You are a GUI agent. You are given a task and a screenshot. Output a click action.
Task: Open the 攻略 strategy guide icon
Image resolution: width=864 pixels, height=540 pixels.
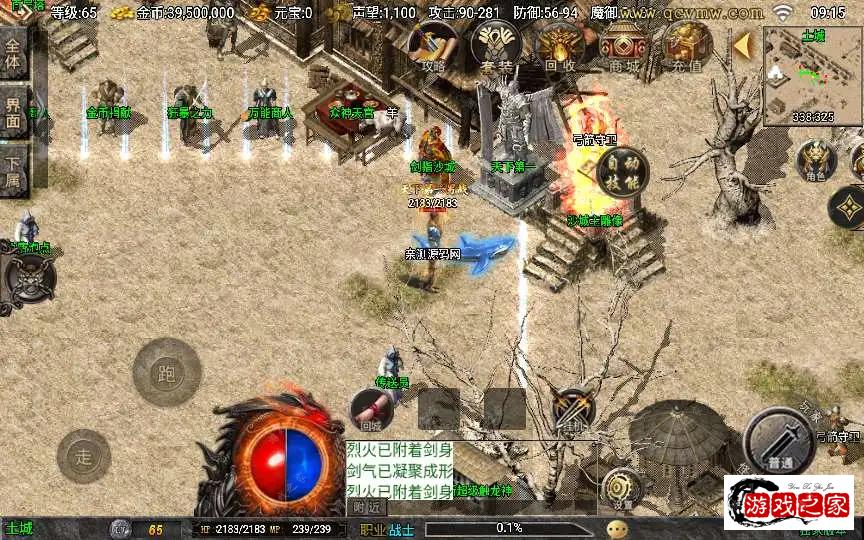coord(434,46)
